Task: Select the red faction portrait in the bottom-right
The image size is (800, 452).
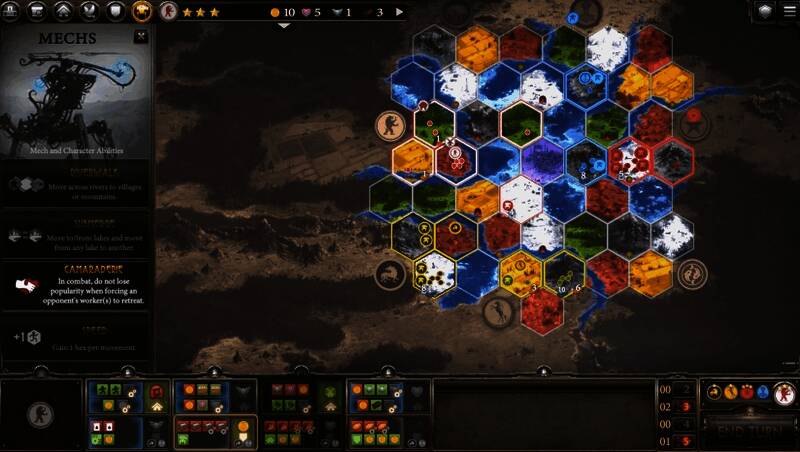Action: tap(786, 392)
